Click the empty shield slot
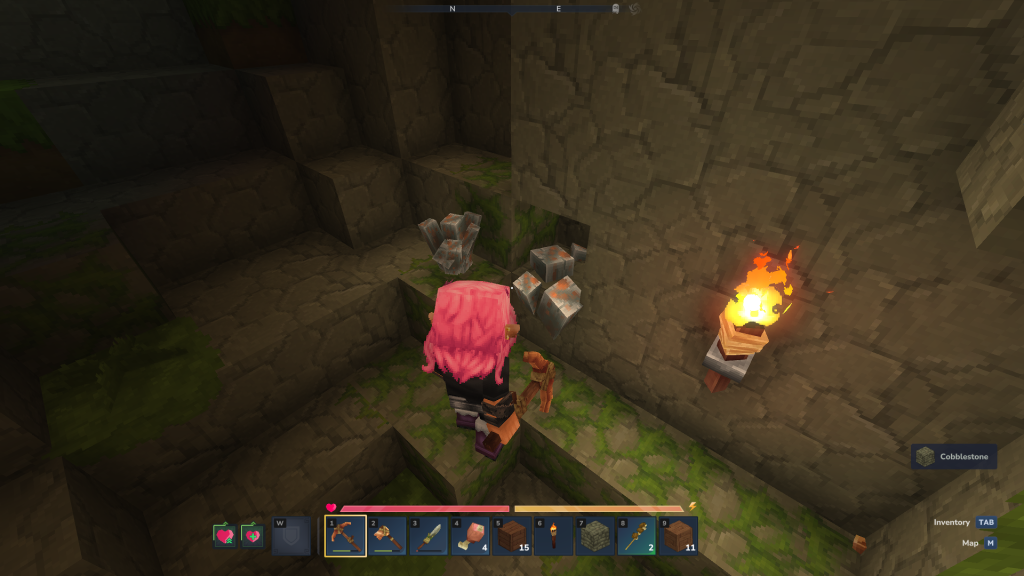 tap(291, 536)
